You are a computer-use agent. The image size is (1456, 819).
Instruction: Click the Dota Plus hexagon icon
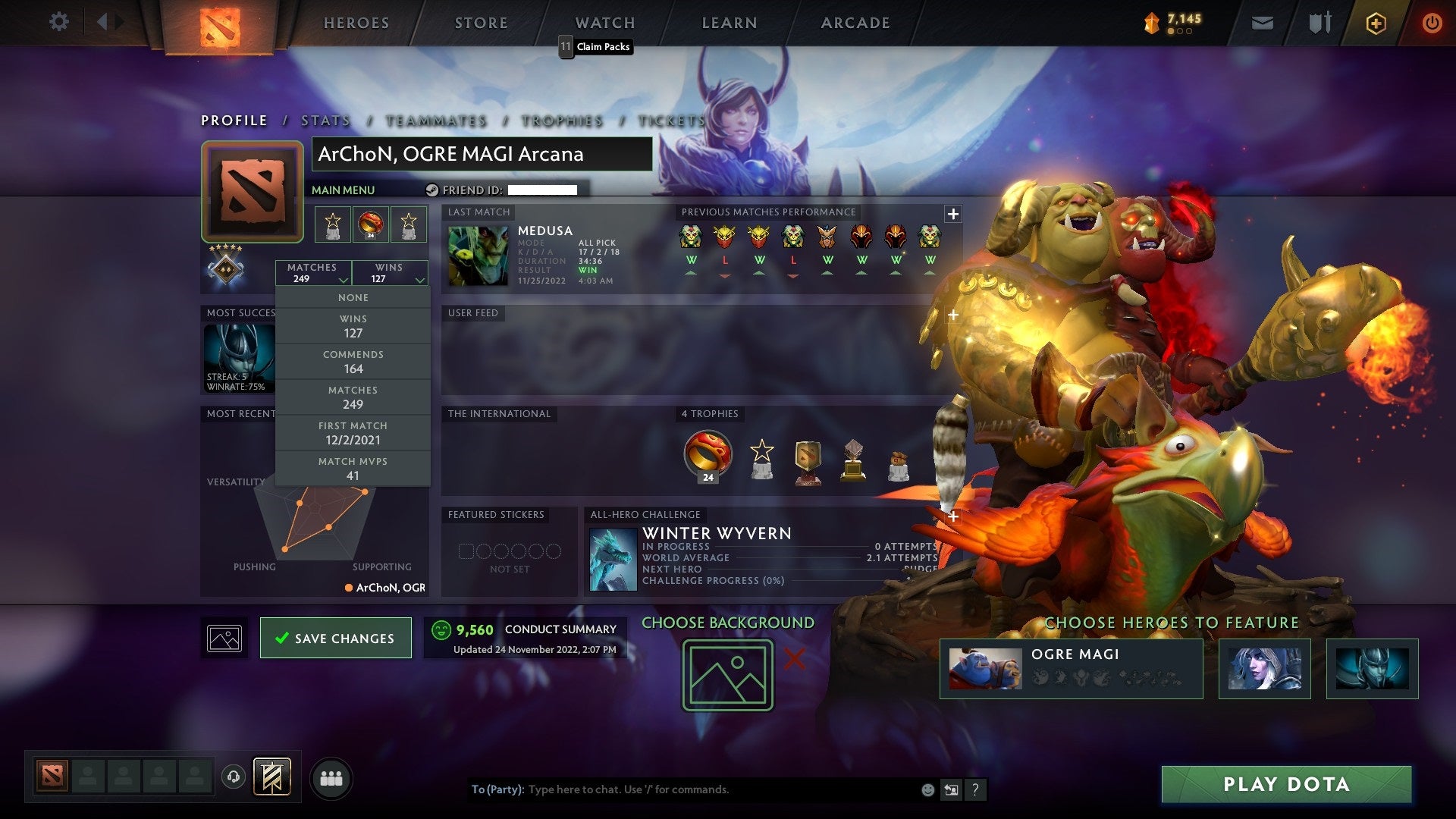[1376, 23]
